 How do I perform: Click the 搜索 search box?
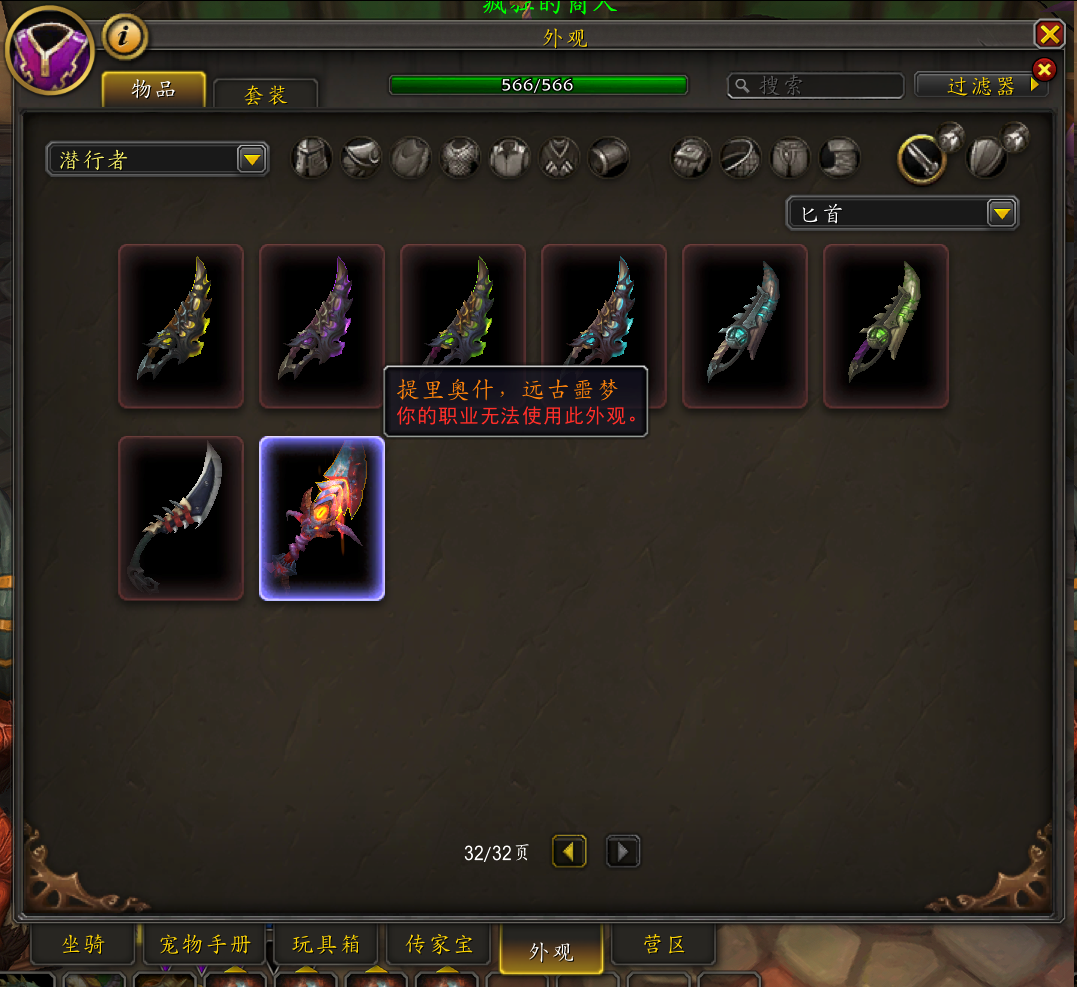[x=818, y=86]
